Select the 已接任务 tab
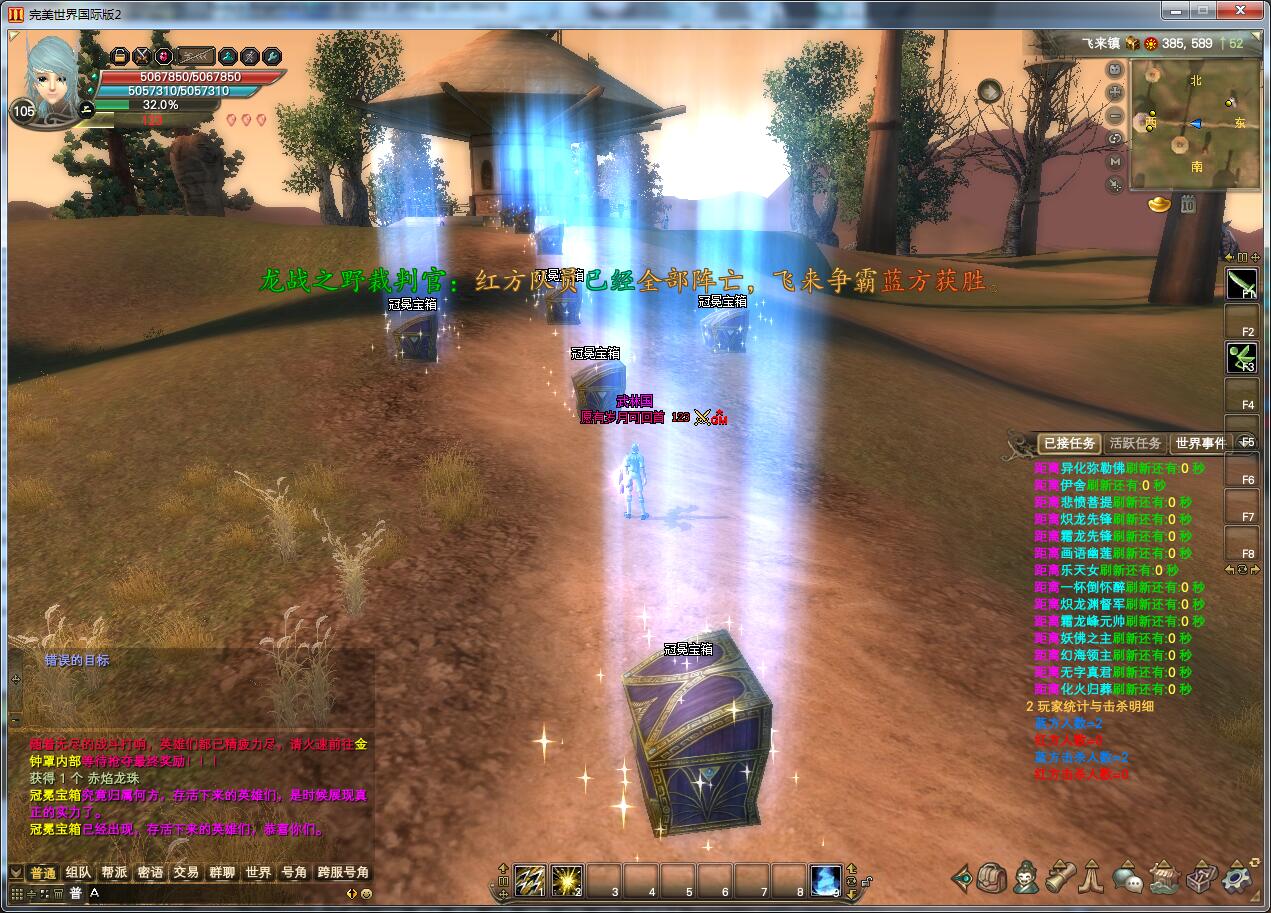 [1069, 443]
